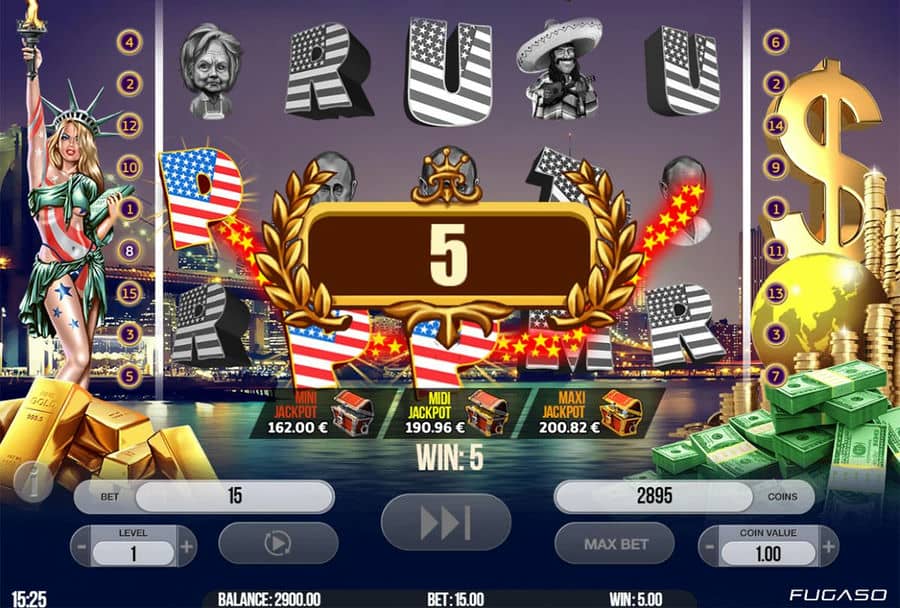Viewport: 900px width, 608px height.
Task: Hit the MAX BET button
Action: click(616, 545)
